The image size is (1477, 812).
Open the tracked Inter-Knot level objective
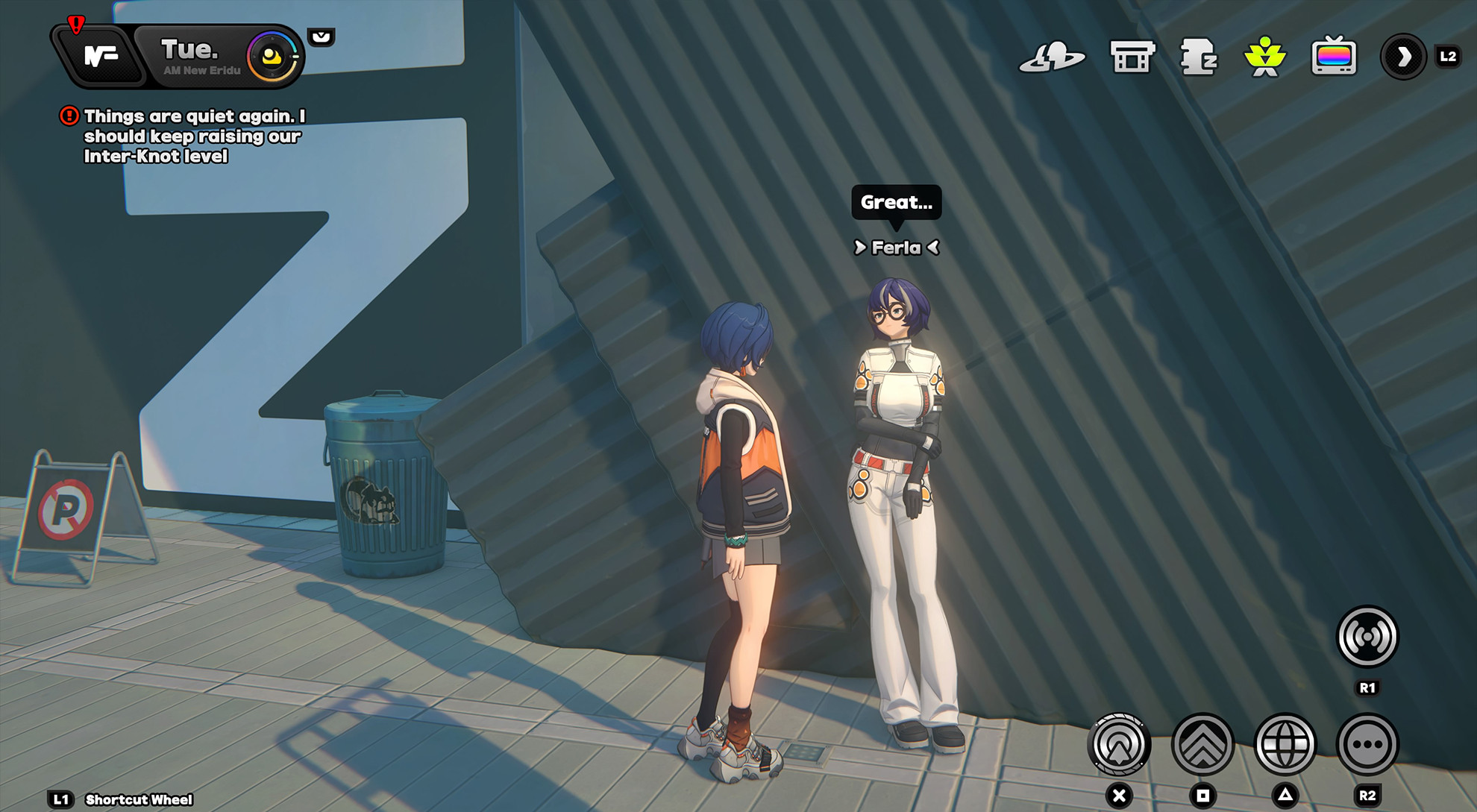[192, 136]
